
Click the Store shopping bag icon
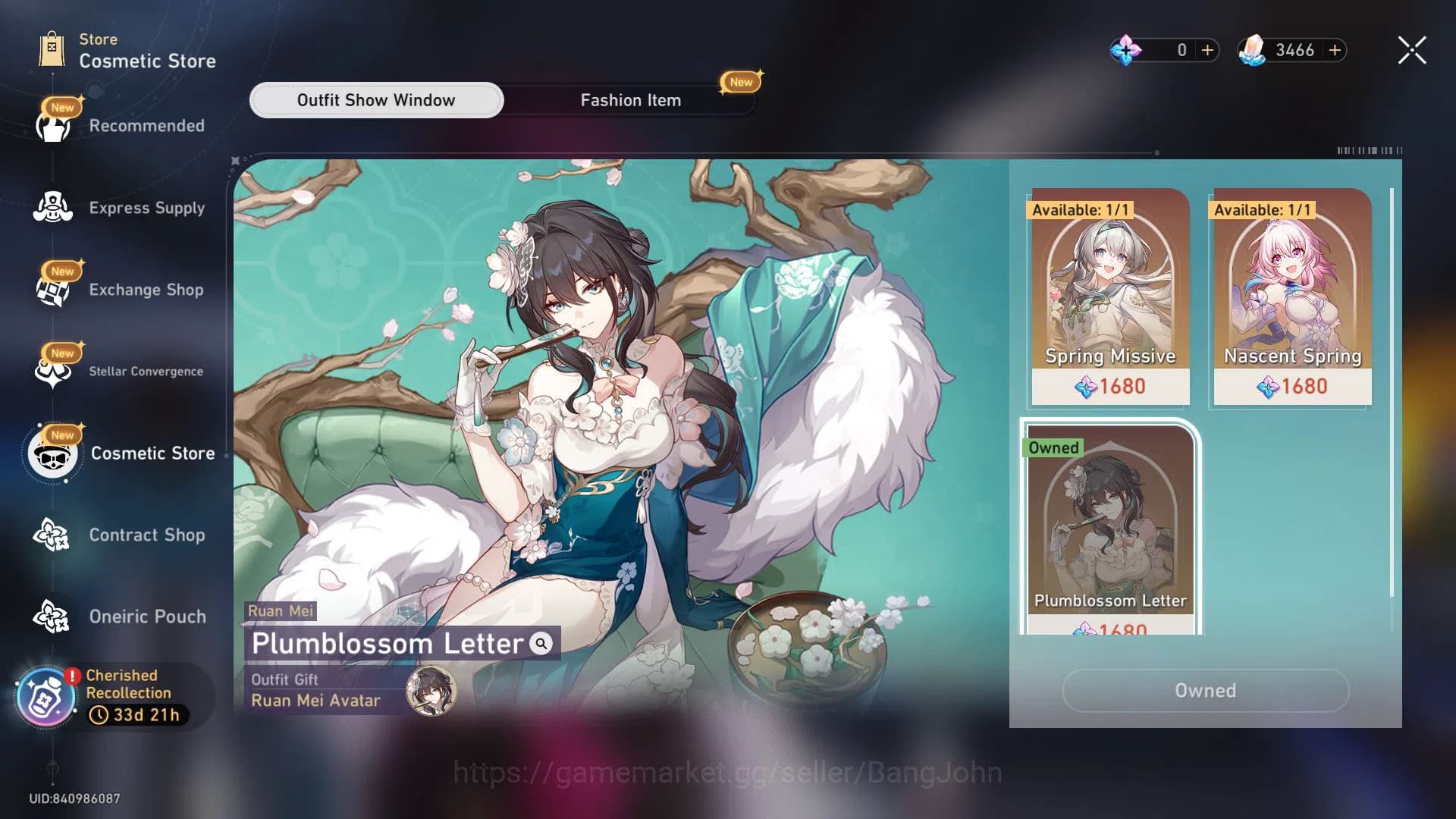pos(52,47)
